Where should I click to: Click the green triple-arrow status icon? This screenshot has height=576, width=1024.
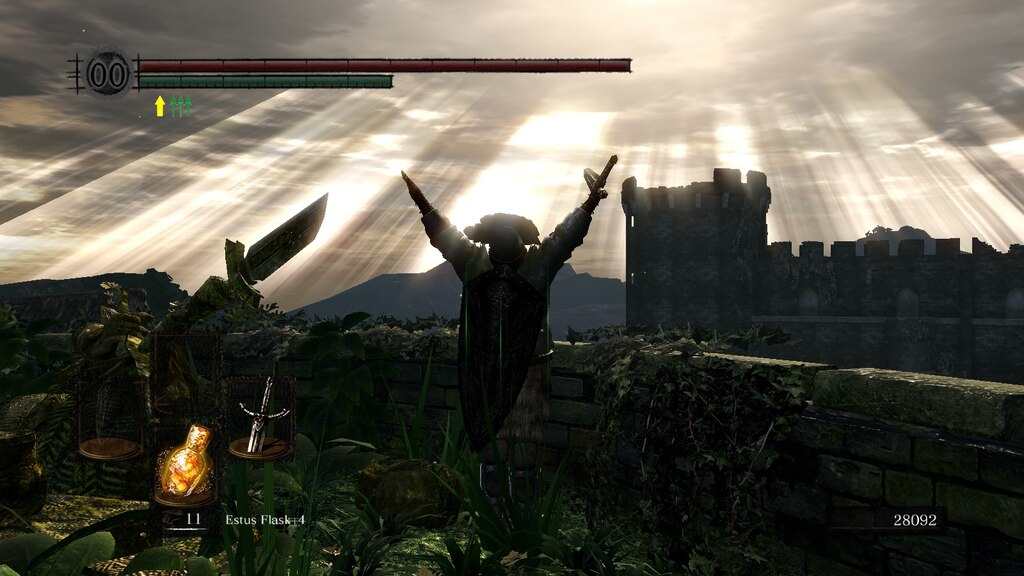(x=180, y=106)
